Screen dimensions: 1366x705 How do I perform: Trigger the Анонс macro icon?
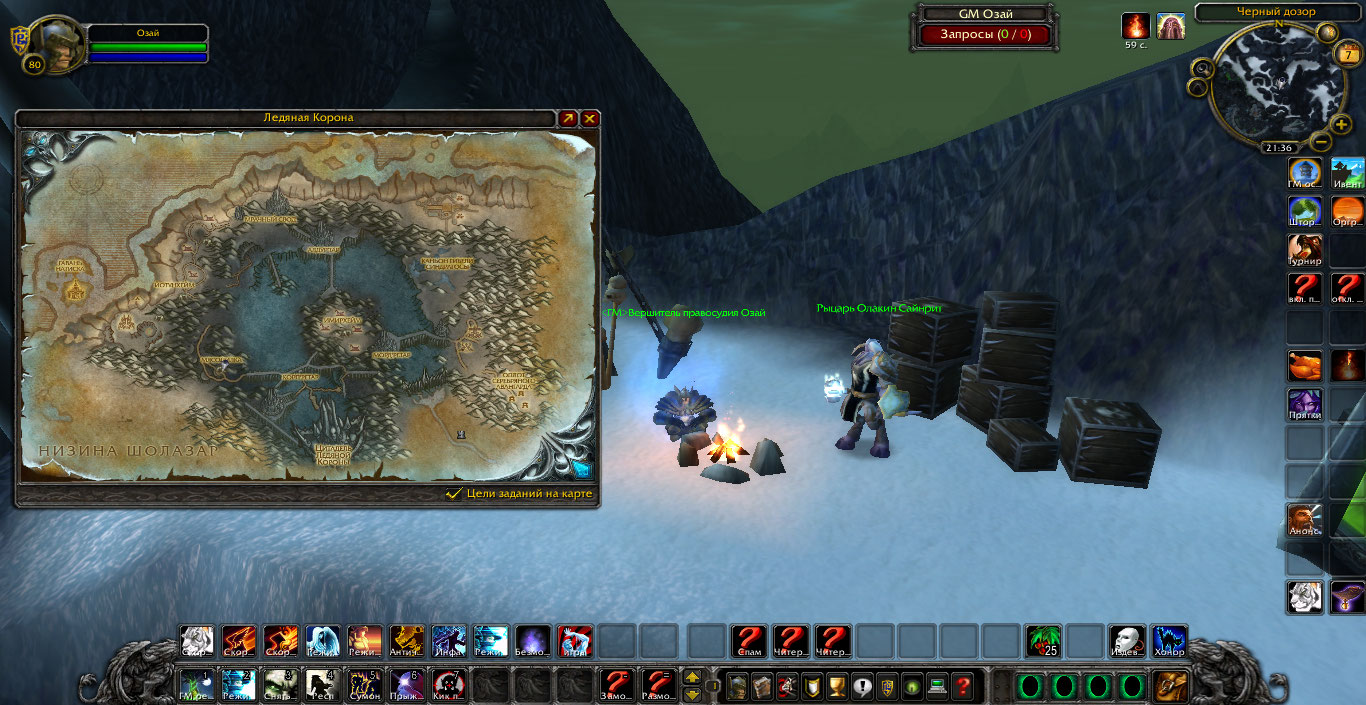1305,519
